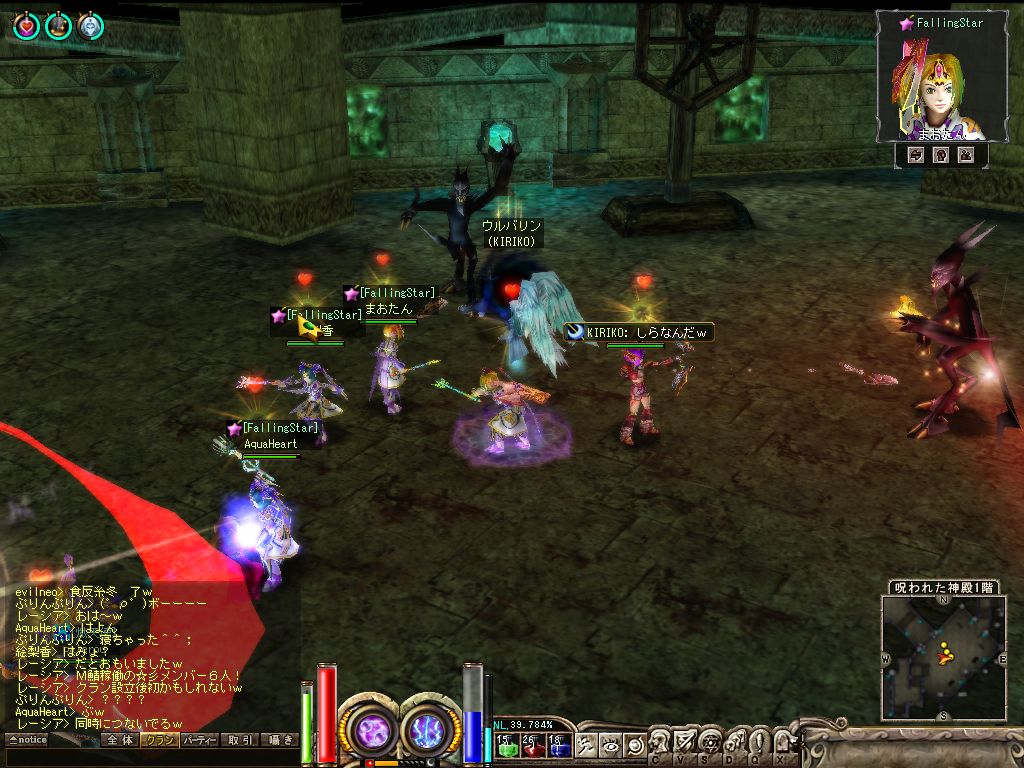Click the eye view icon
Screen dimensions: 1024x768
(x=610, y=745)
